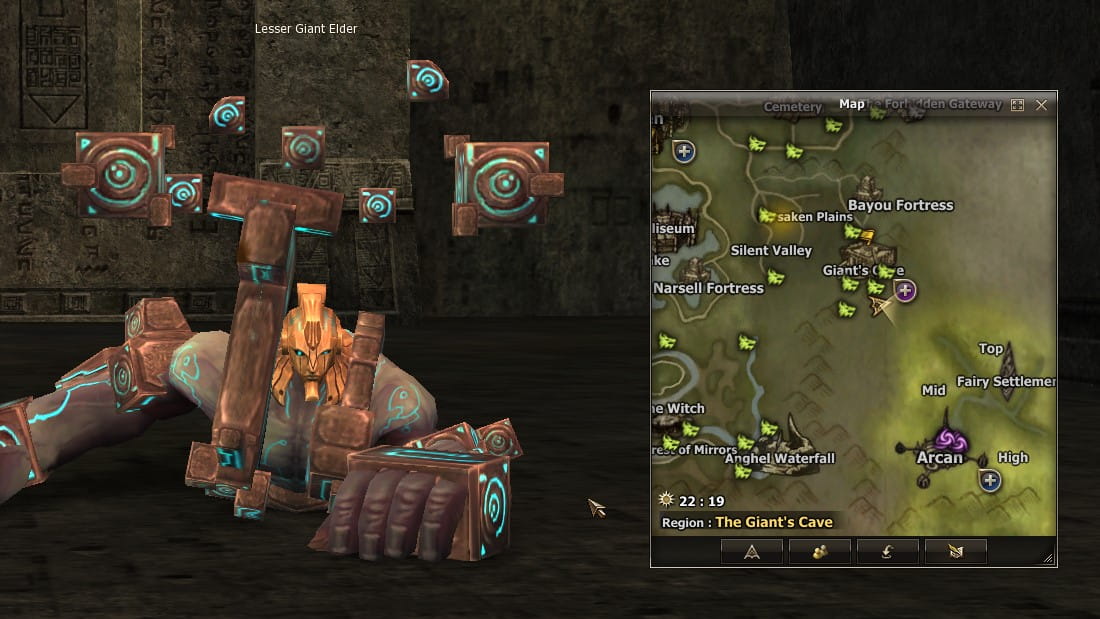Expand the map to full size

click(x=1018, y=105)
